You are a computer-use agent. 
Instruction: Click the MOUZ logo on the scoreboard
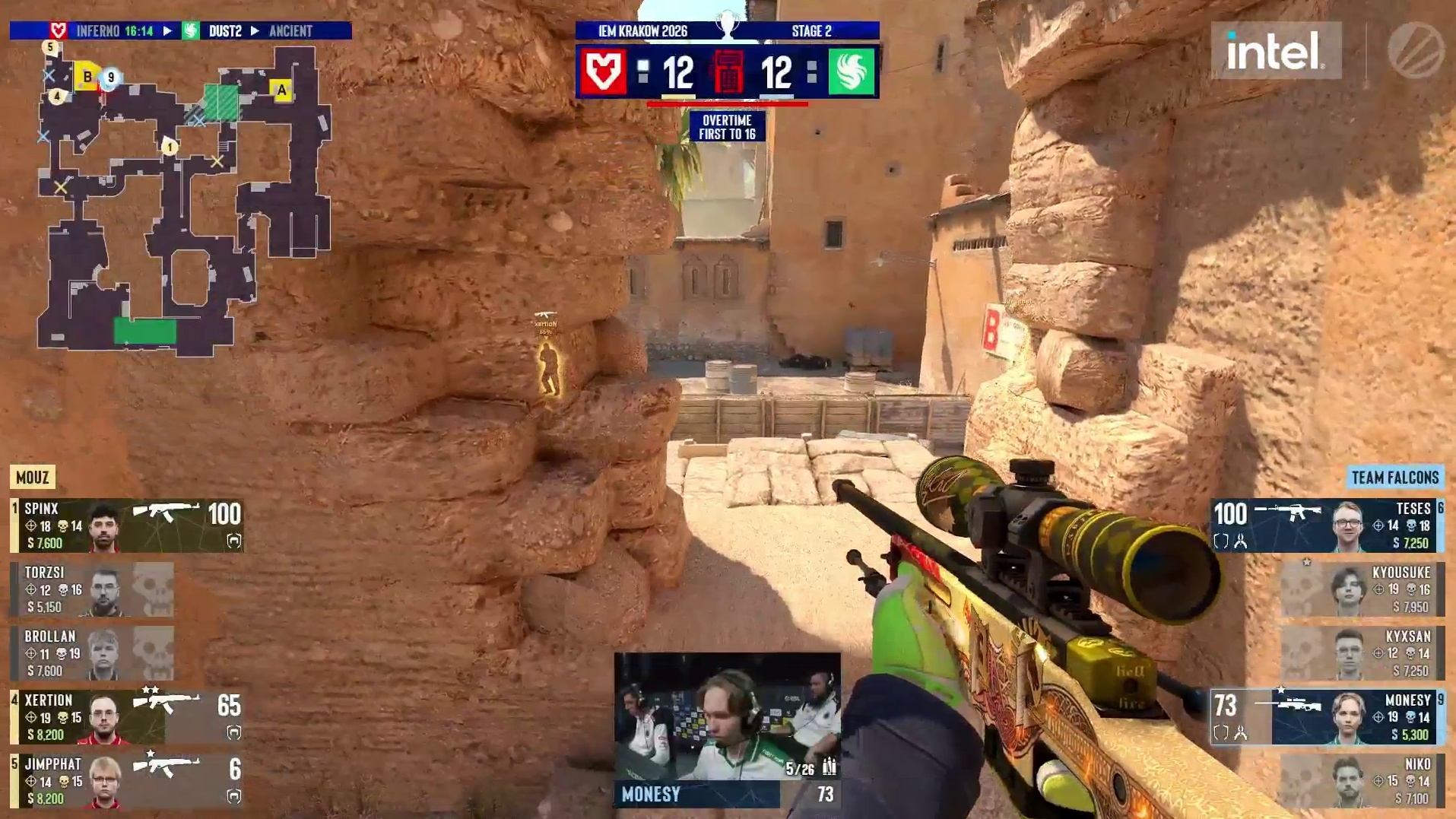click(604, 72)
